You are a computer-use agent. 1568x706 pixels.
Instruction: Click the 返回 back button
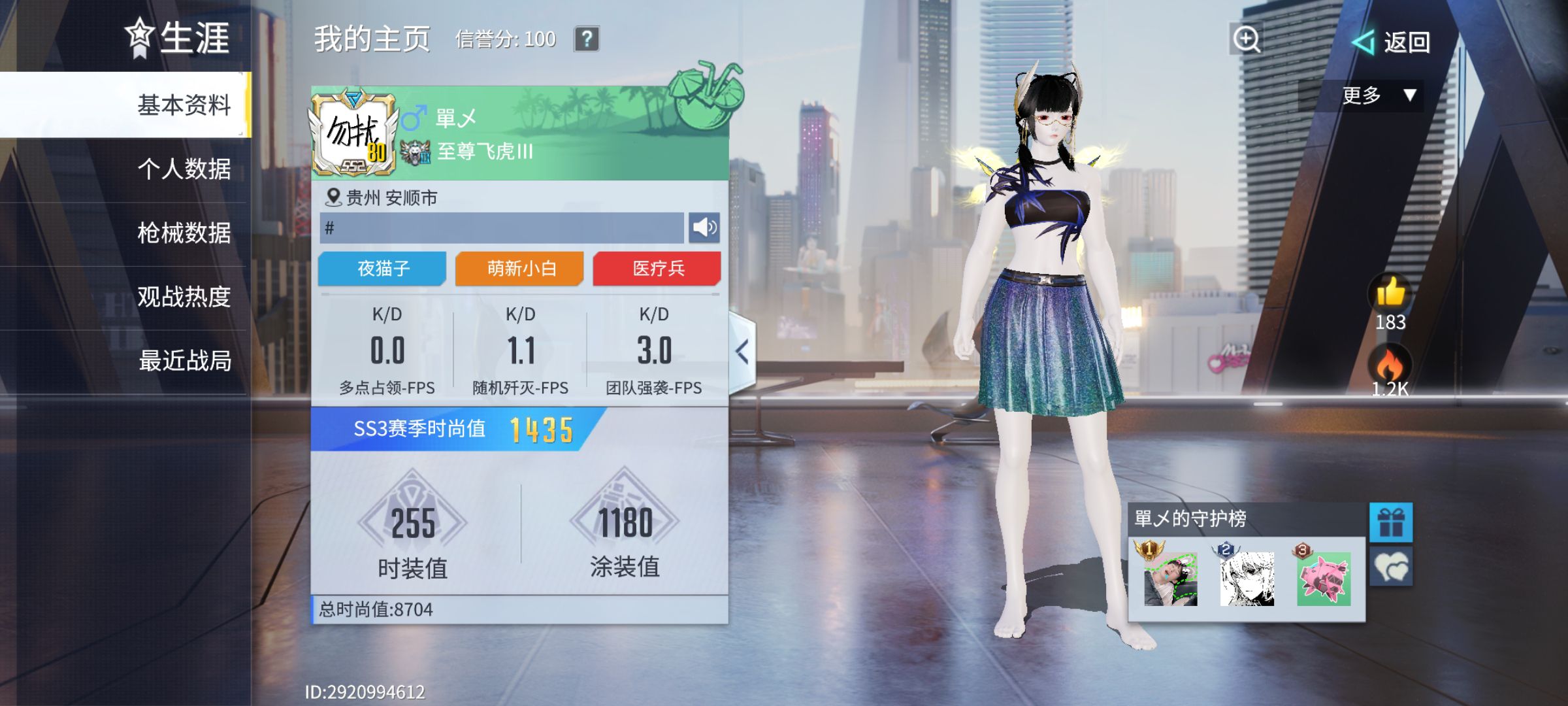(1392, 42)
